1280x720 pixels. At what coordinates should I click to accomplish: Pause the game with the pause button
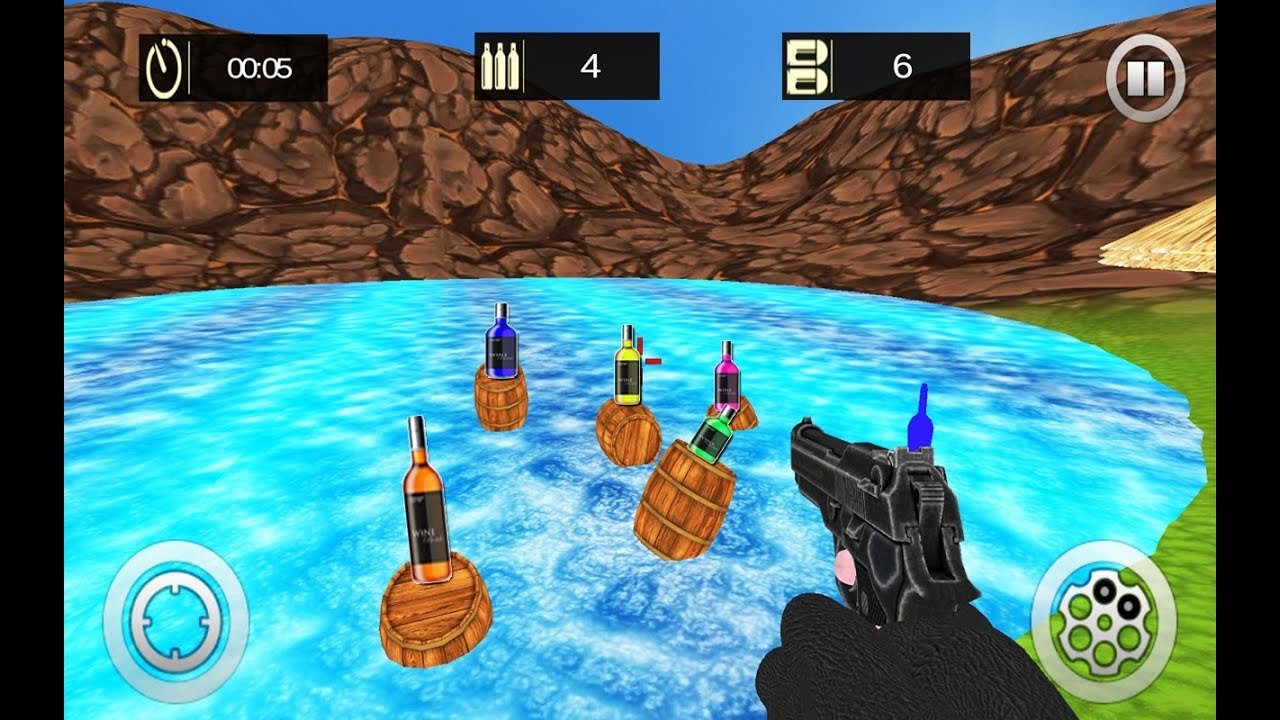coord(1145,77)
